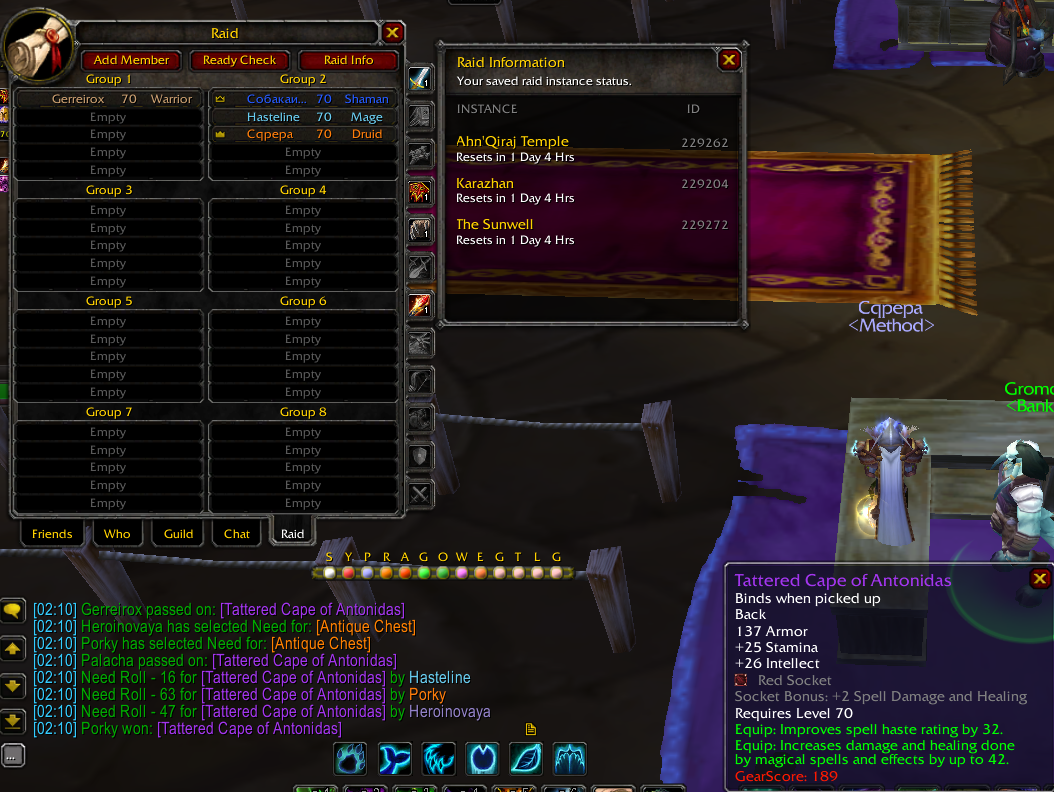Switch to the Guild tab
This screenshot has height=792, width=1054.
(178, 534)
